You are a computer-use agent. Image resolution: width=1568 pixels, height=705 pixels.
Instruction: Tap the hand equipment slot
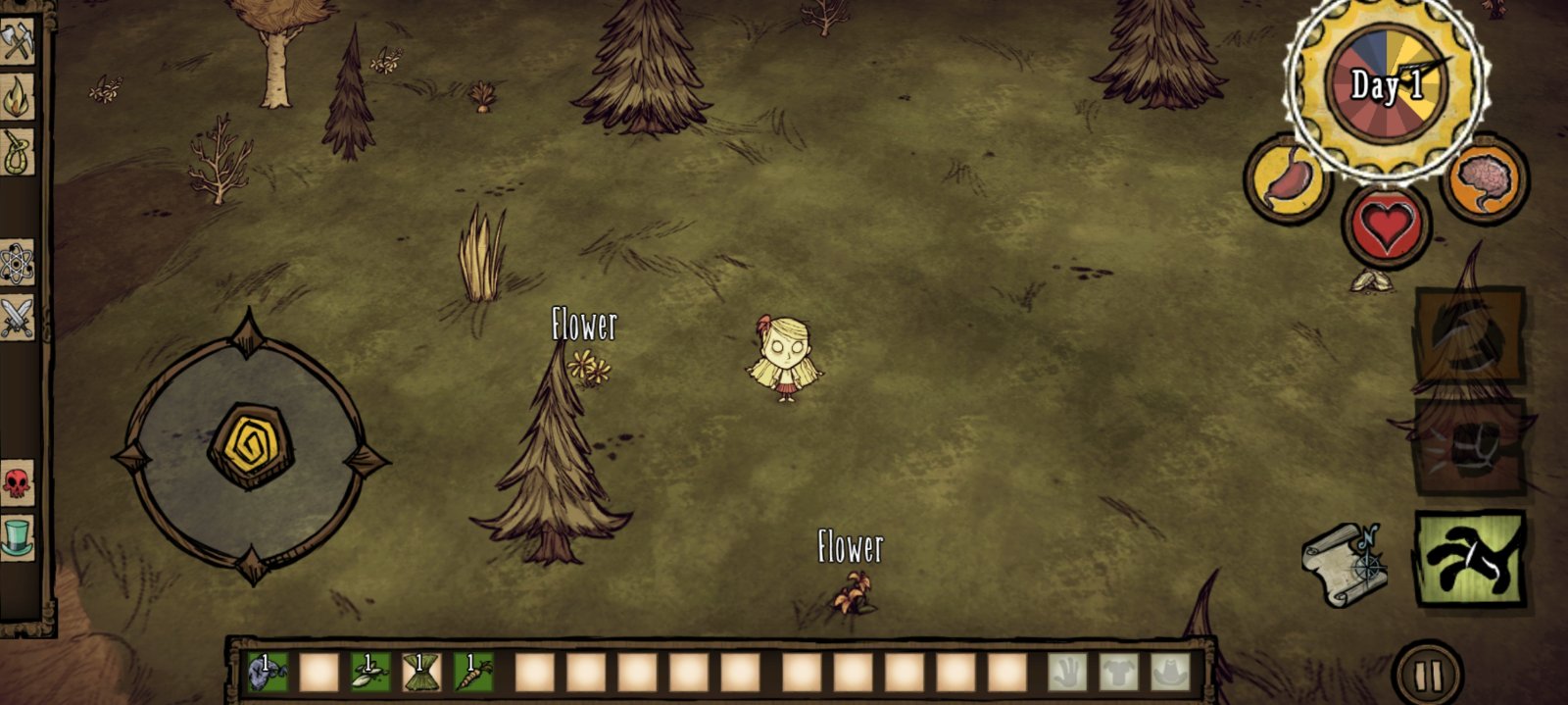[x=1068, y=673]
